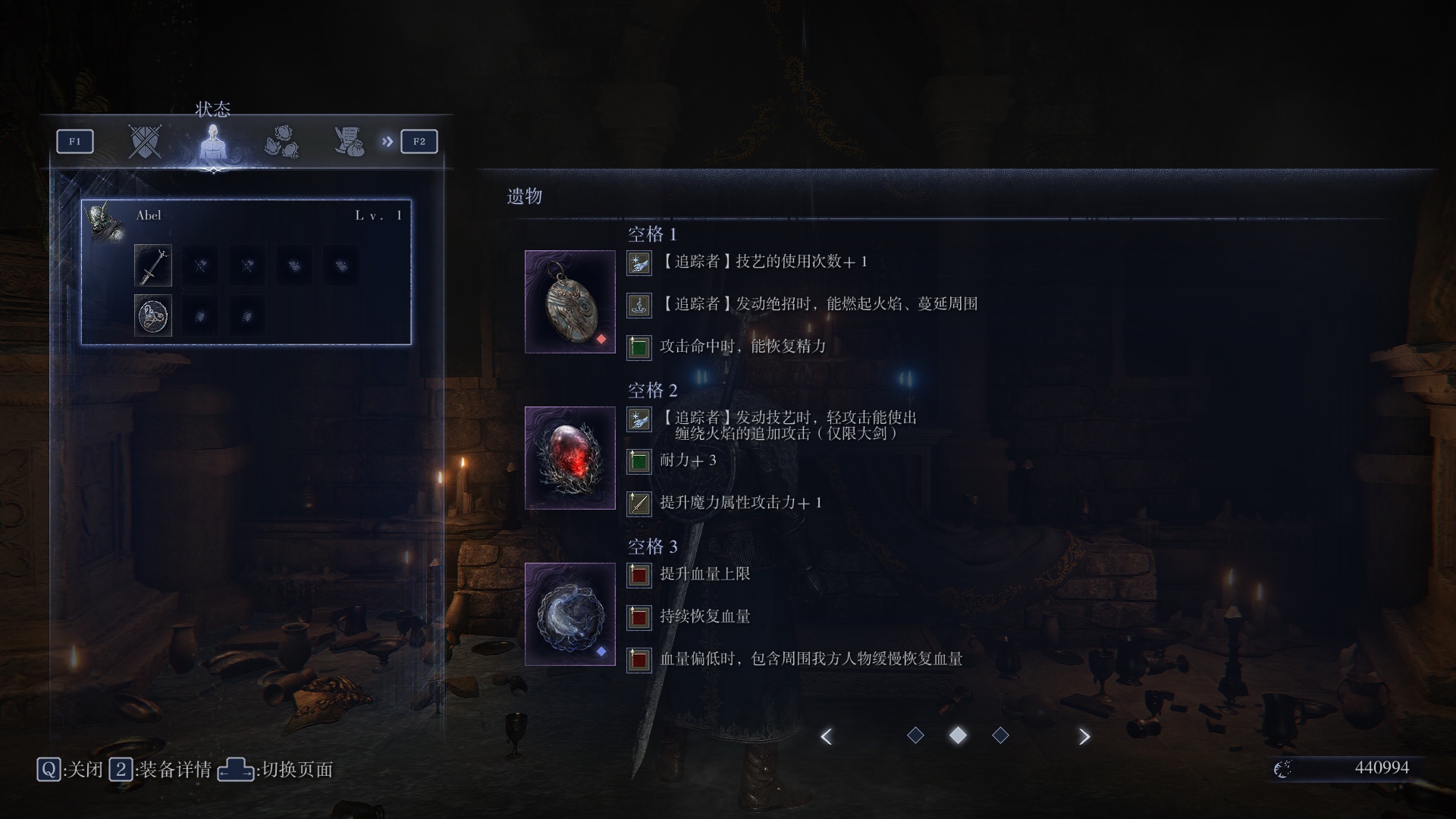
Task: Click the sword-arrow magic attack icon in 空格2
Action: [x=639, y=504]
